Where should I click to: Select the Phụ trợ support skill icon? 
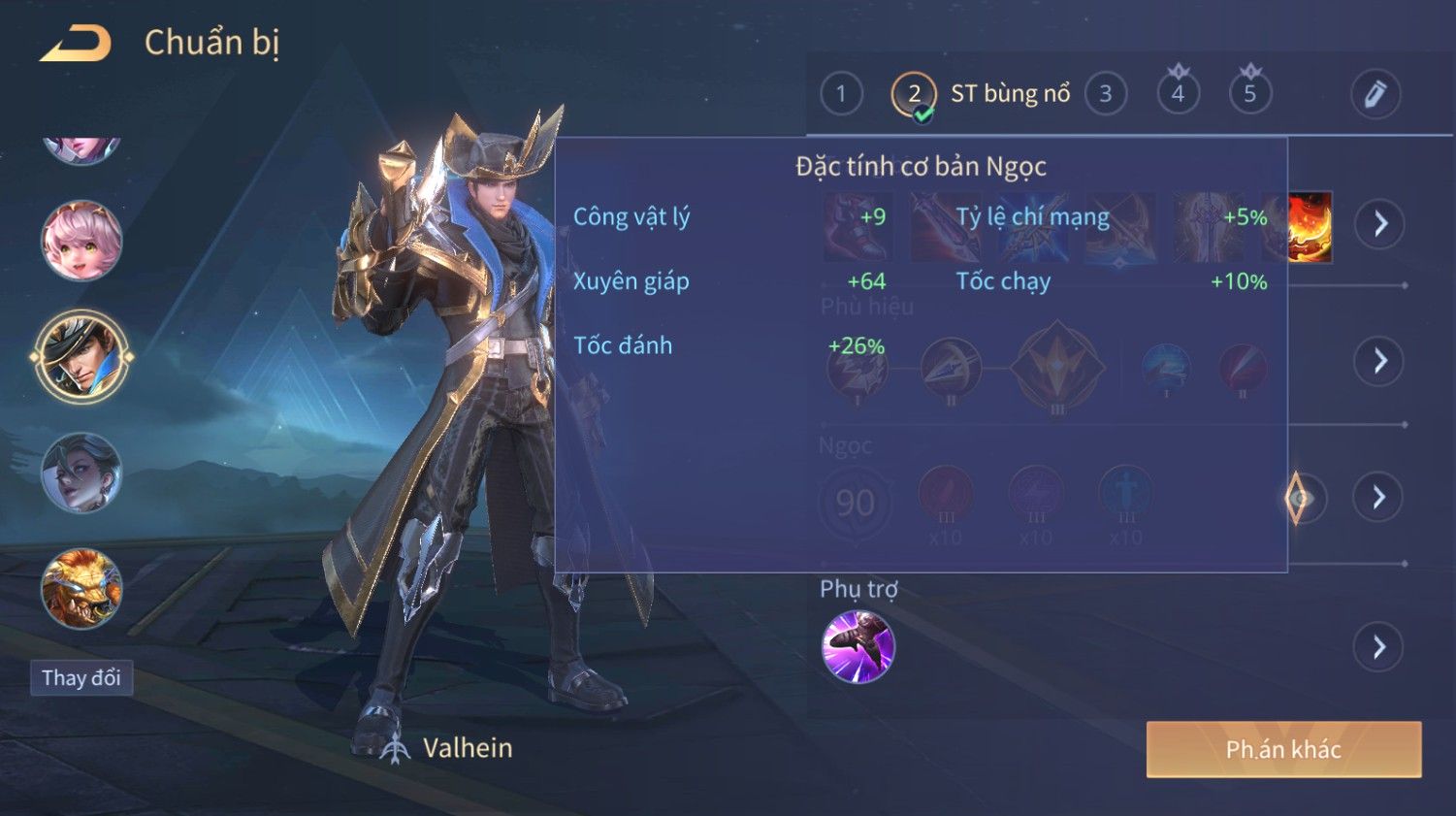(857, 647)
